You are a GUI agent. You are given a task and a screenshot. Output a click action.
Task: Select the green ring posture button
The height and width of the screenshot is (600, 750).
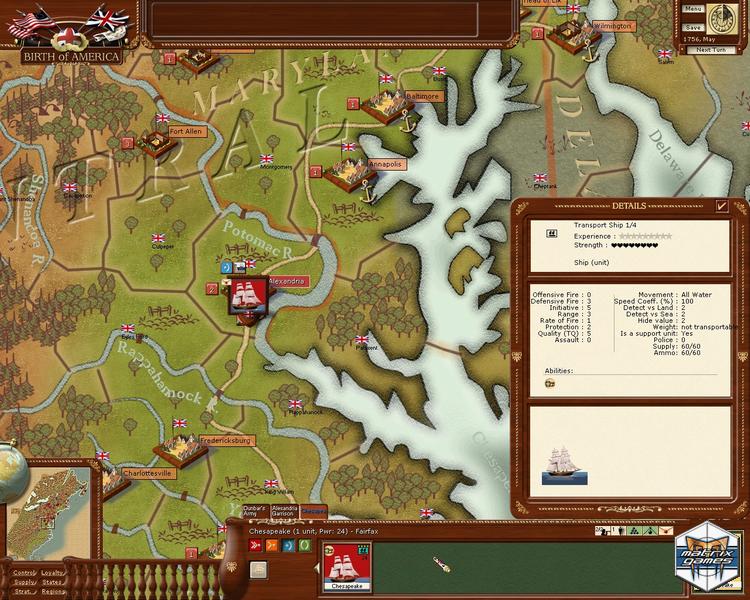click(x=303, y=545)
